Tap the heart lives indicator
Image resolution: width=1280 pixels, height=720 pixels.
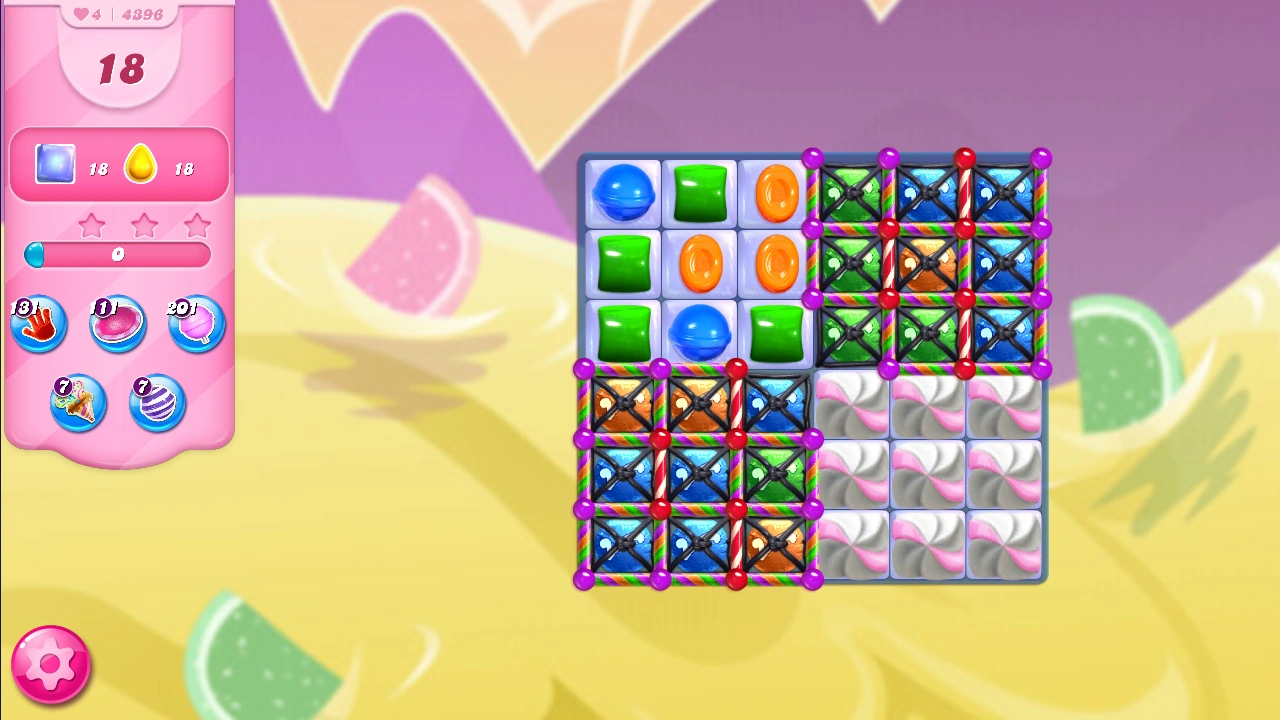tap(80, 14)
